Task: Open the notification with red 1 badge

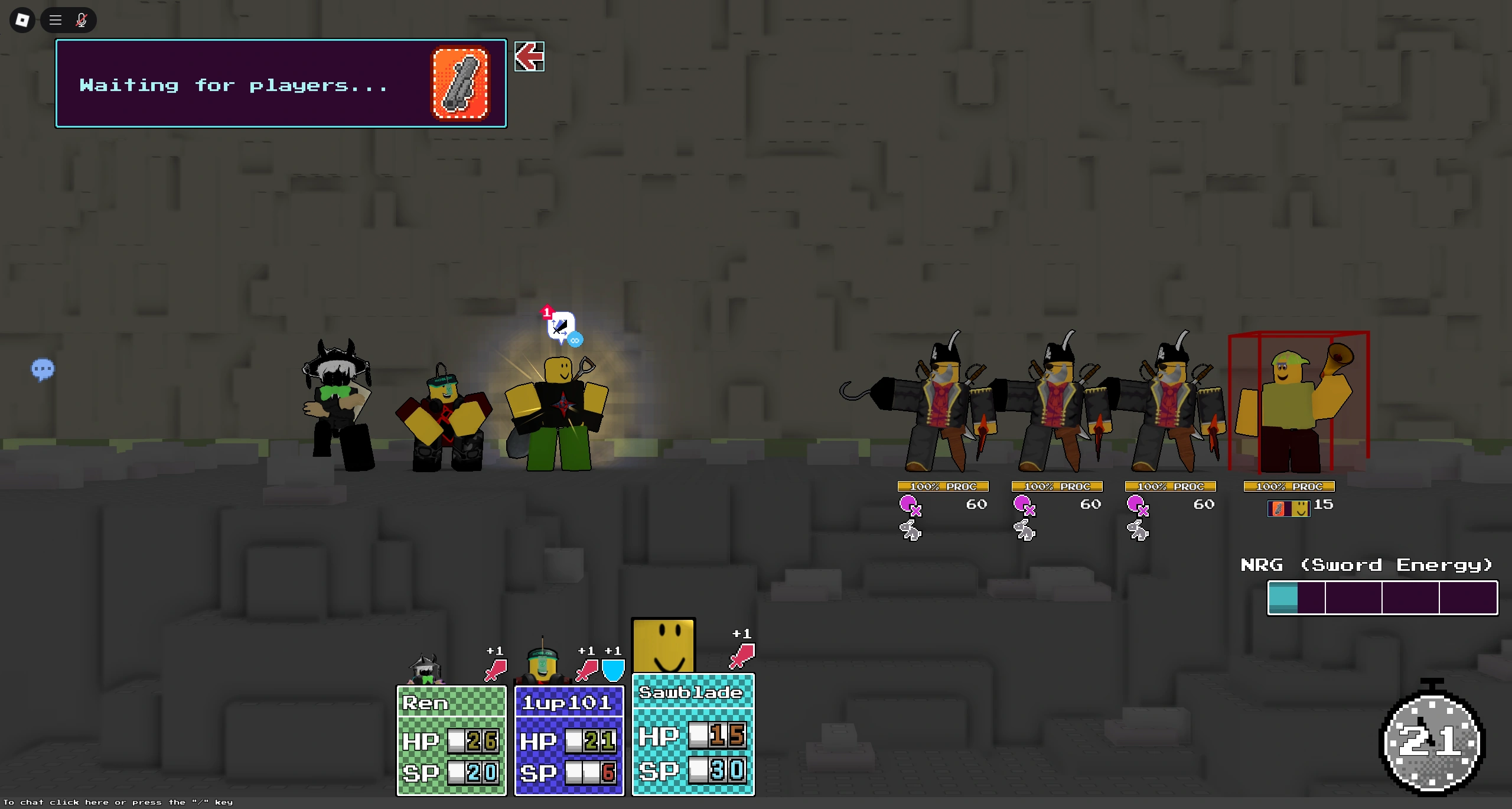Action: pyautogui.click(x=546, y=314)
